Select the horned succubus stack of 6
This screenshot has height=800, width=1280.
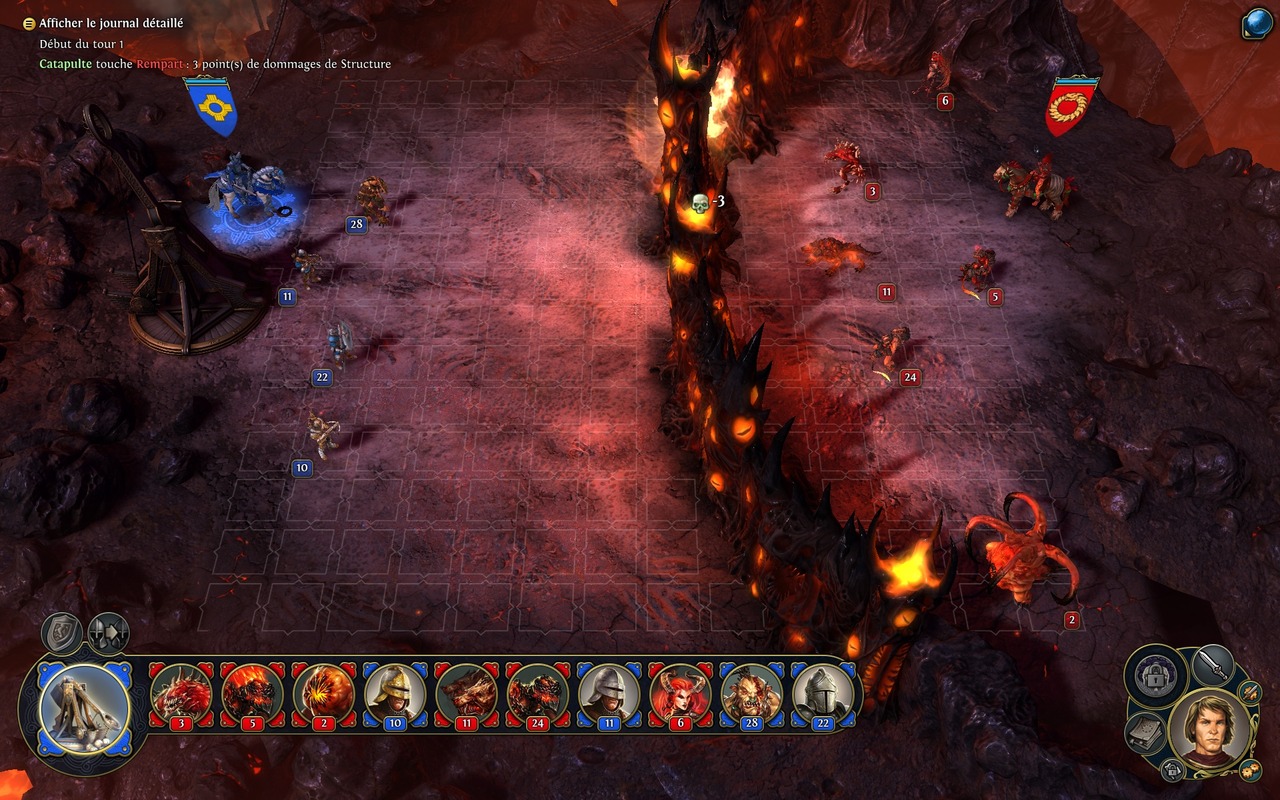(680, 694)
